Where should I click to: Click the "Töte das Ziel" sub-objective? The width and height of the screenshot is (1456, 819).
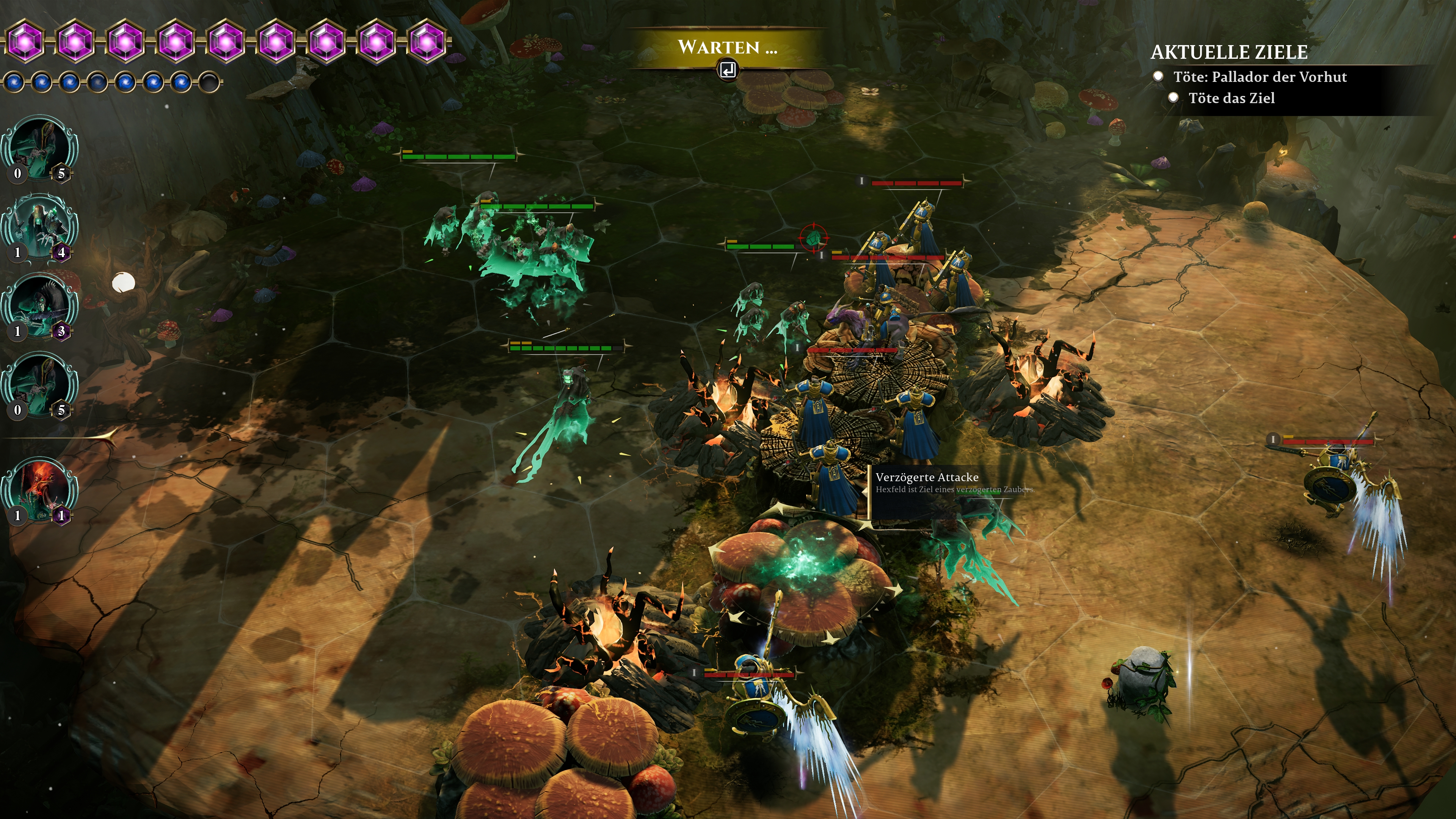click(x=1231, y=98)
